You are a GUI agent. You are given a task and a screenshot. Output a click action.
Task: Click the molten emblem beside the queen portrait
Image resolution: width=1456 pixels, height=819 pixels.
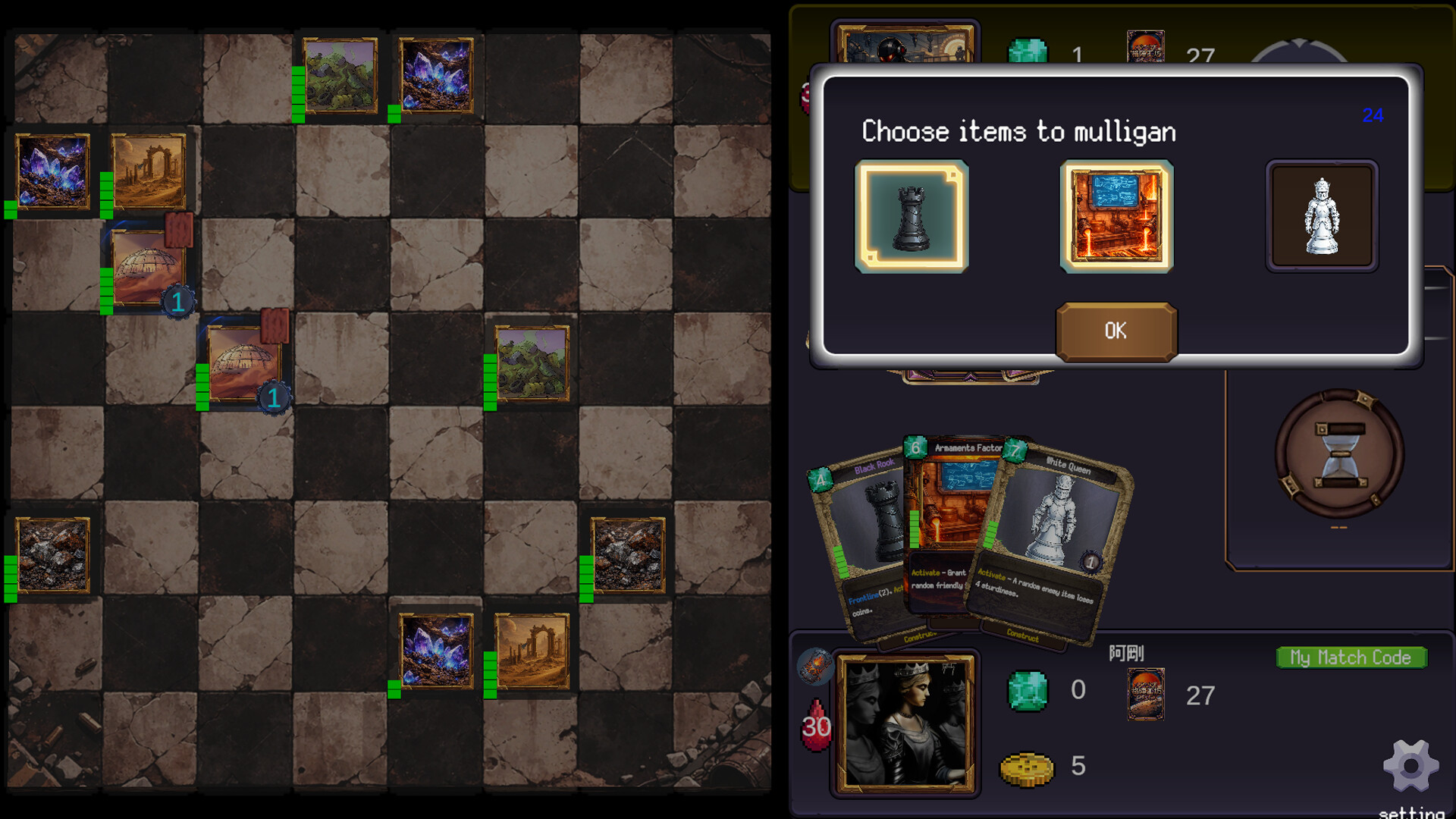pos(817,667)
